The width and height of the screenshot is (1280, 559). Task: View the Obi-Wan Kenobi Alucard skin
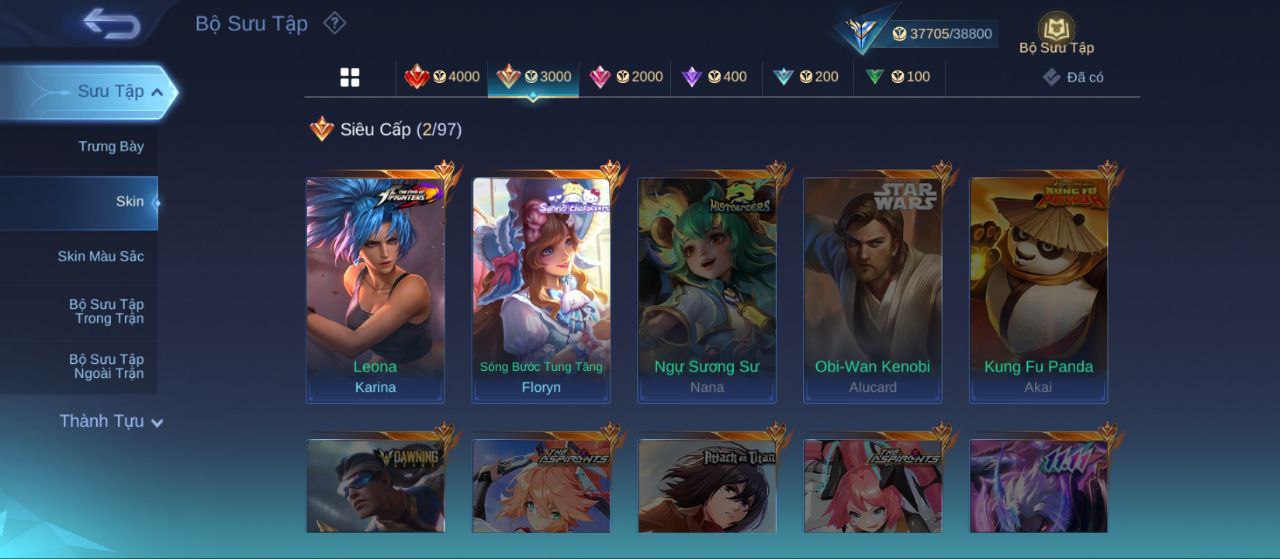click(x=872, y=290)
